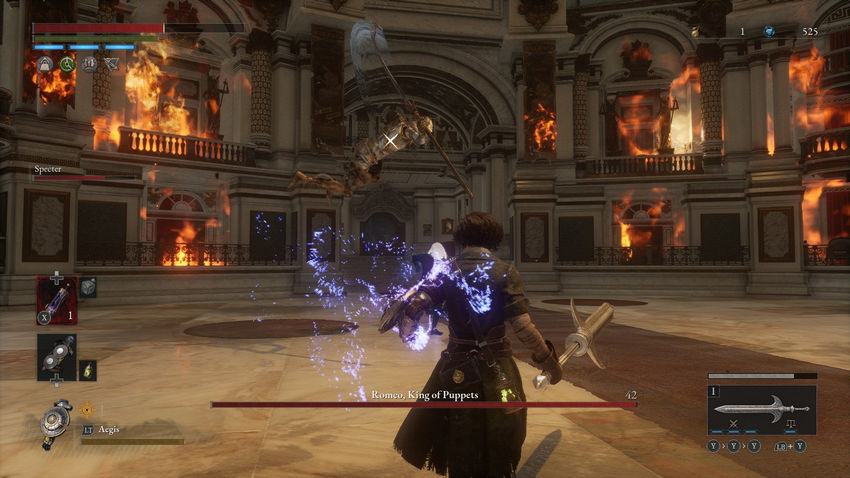The width and height of the screenshot is (850, 478).
Task: Select the small cube item beside Pulse Cell
Action: tap(88, 287)
